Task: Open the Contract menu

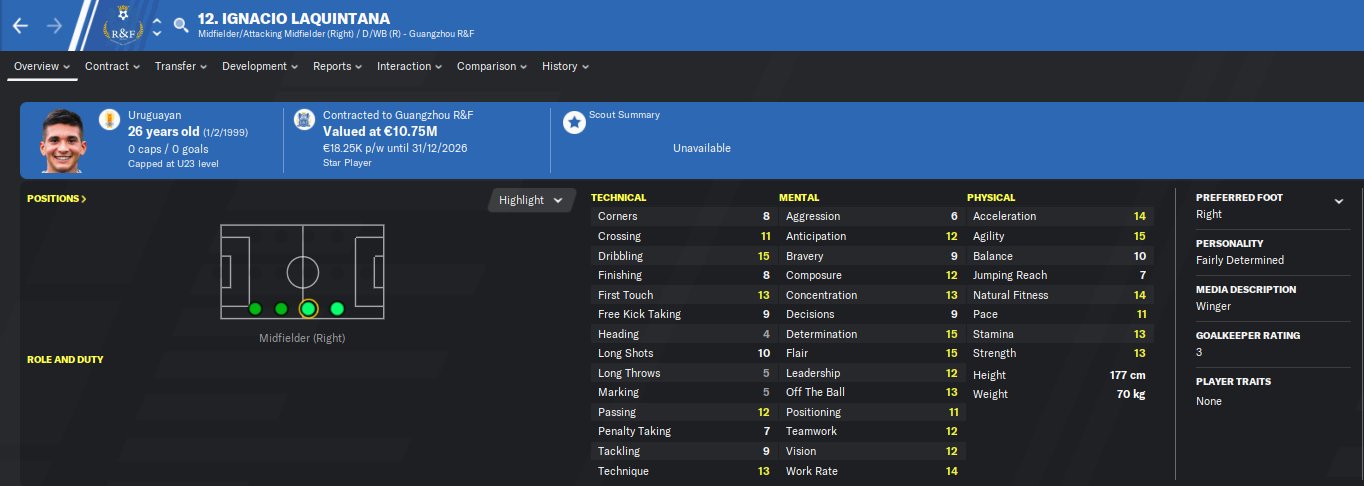Action: pyautogui.click(x=112, y=67)
